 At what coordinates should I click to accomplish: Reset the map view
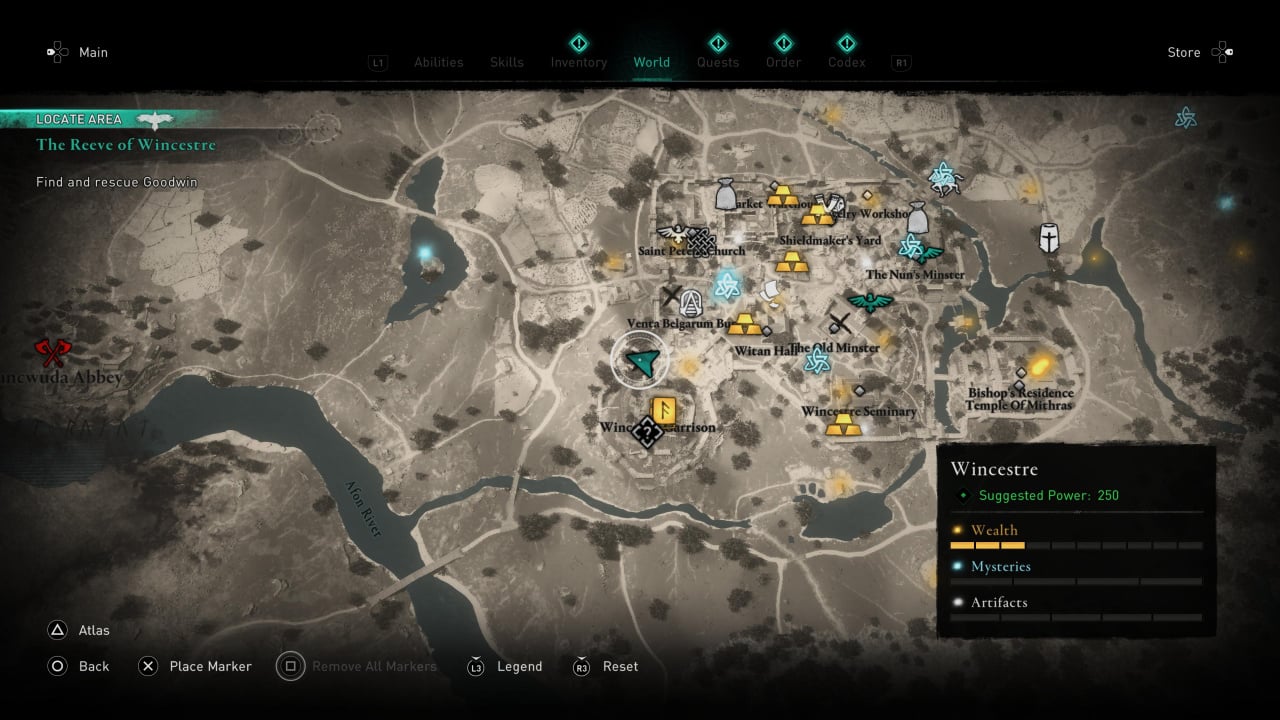[x=607, y=666]
